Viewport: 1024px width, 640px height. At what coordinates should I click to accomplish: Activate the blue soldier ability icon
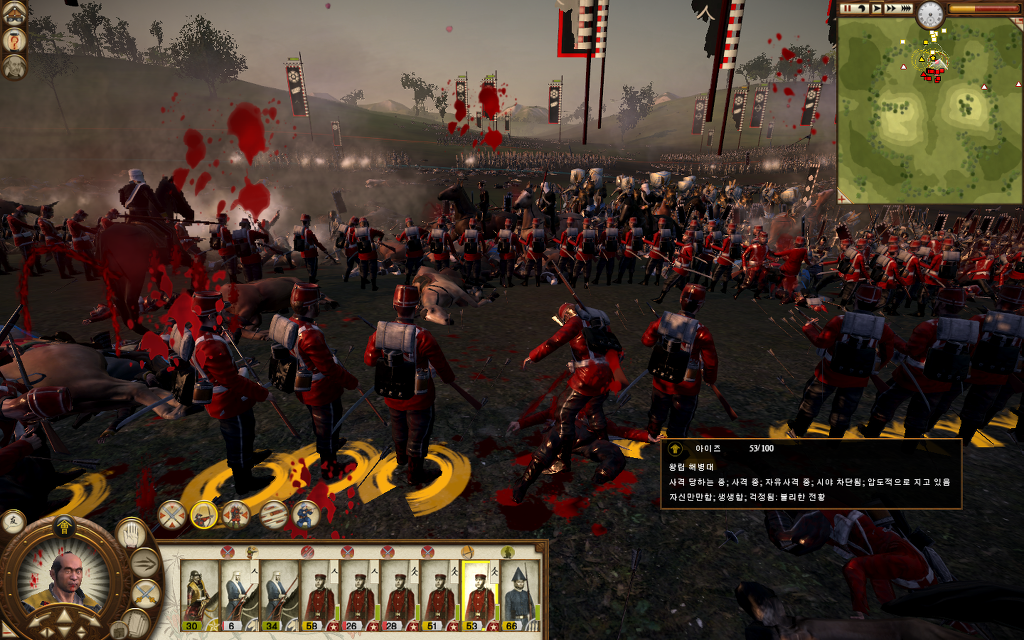(305, 514)
